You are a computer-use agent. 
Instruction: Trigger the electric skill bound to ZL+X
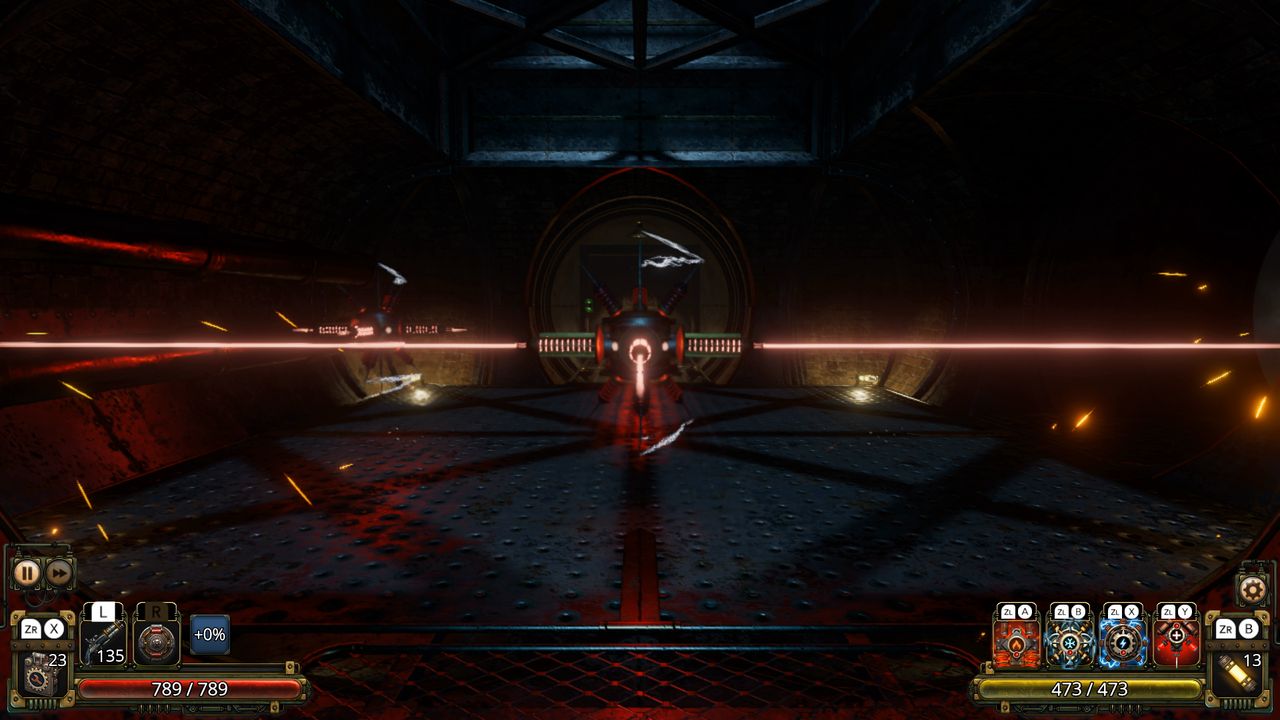pos(1123,642)
